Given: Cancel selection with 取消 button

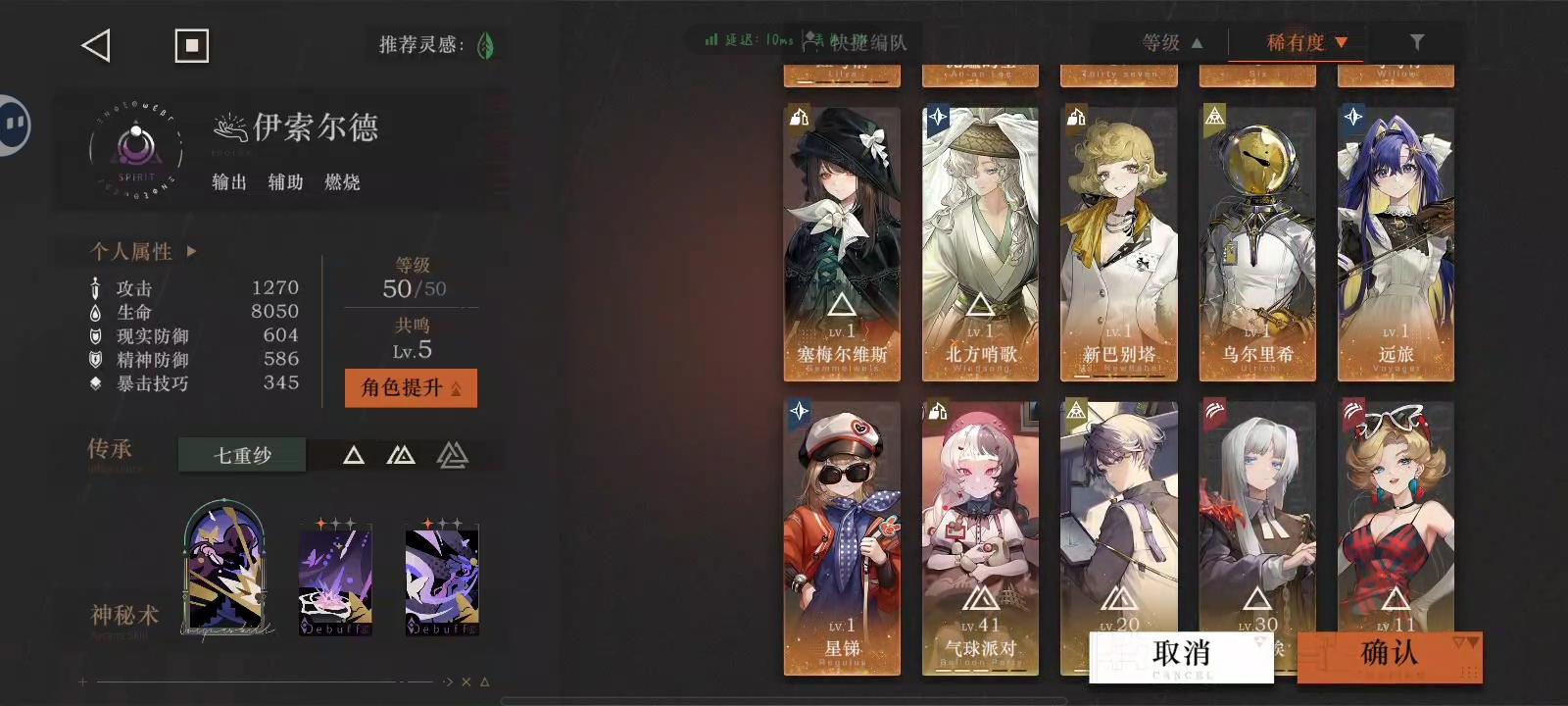Looking at the screenshot, I should point(1180,651).
